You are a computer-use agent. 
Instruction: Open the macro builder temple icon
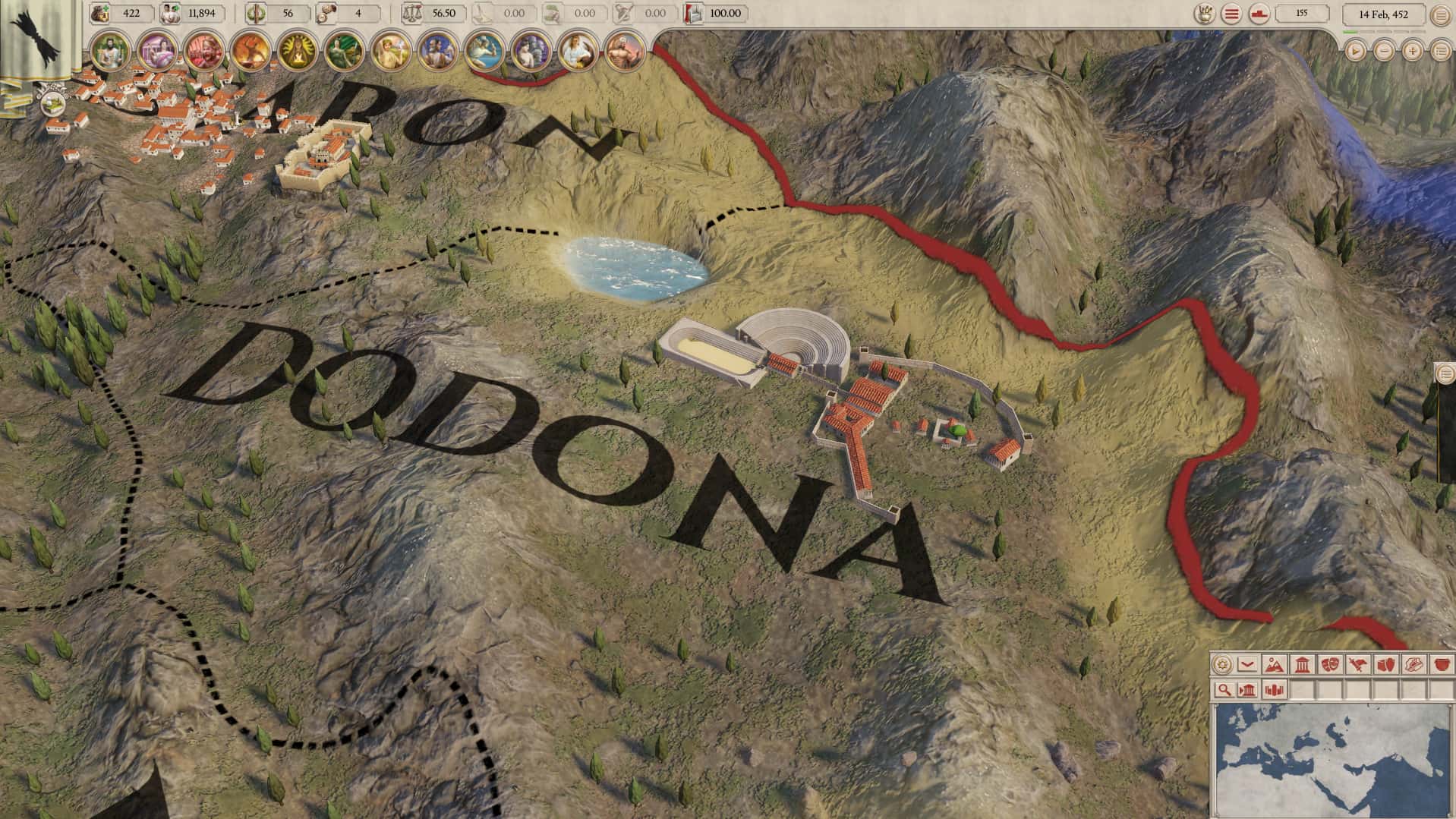pyautogui.click(x=1248, y=689)
